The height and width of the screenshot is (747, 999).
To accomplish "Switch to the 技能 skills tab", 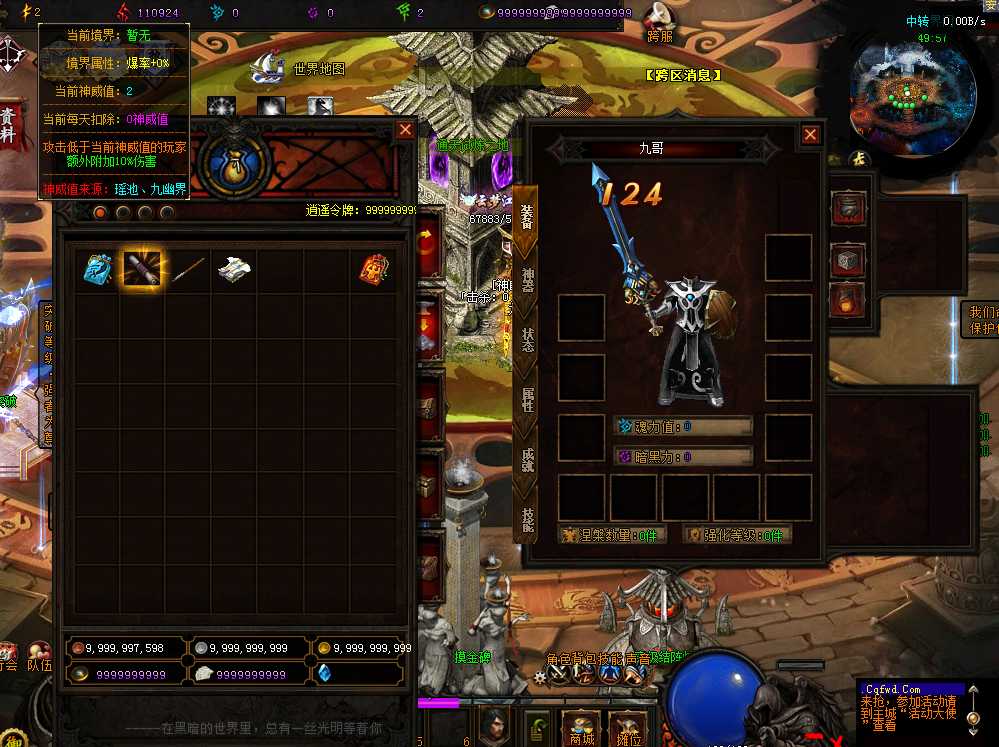I will (x=526, y=518).
